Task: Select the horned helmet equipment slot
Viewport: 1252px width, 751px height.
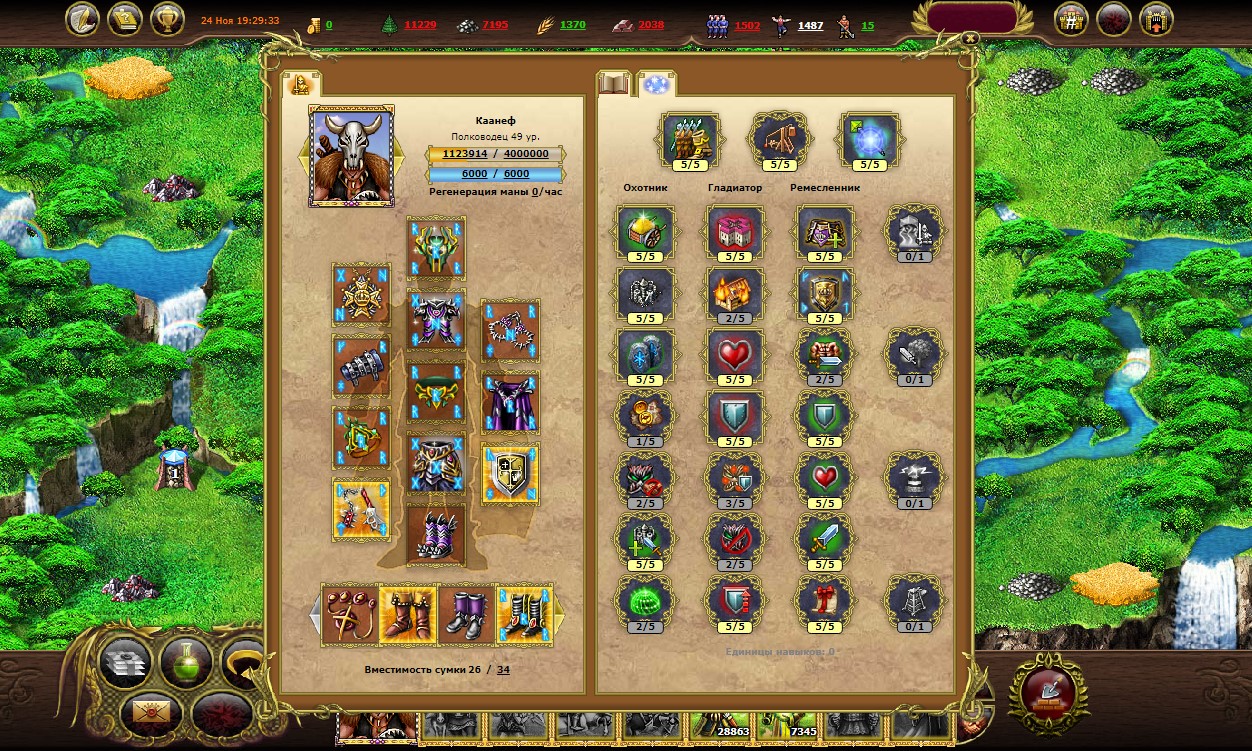Action: point(436,247)
